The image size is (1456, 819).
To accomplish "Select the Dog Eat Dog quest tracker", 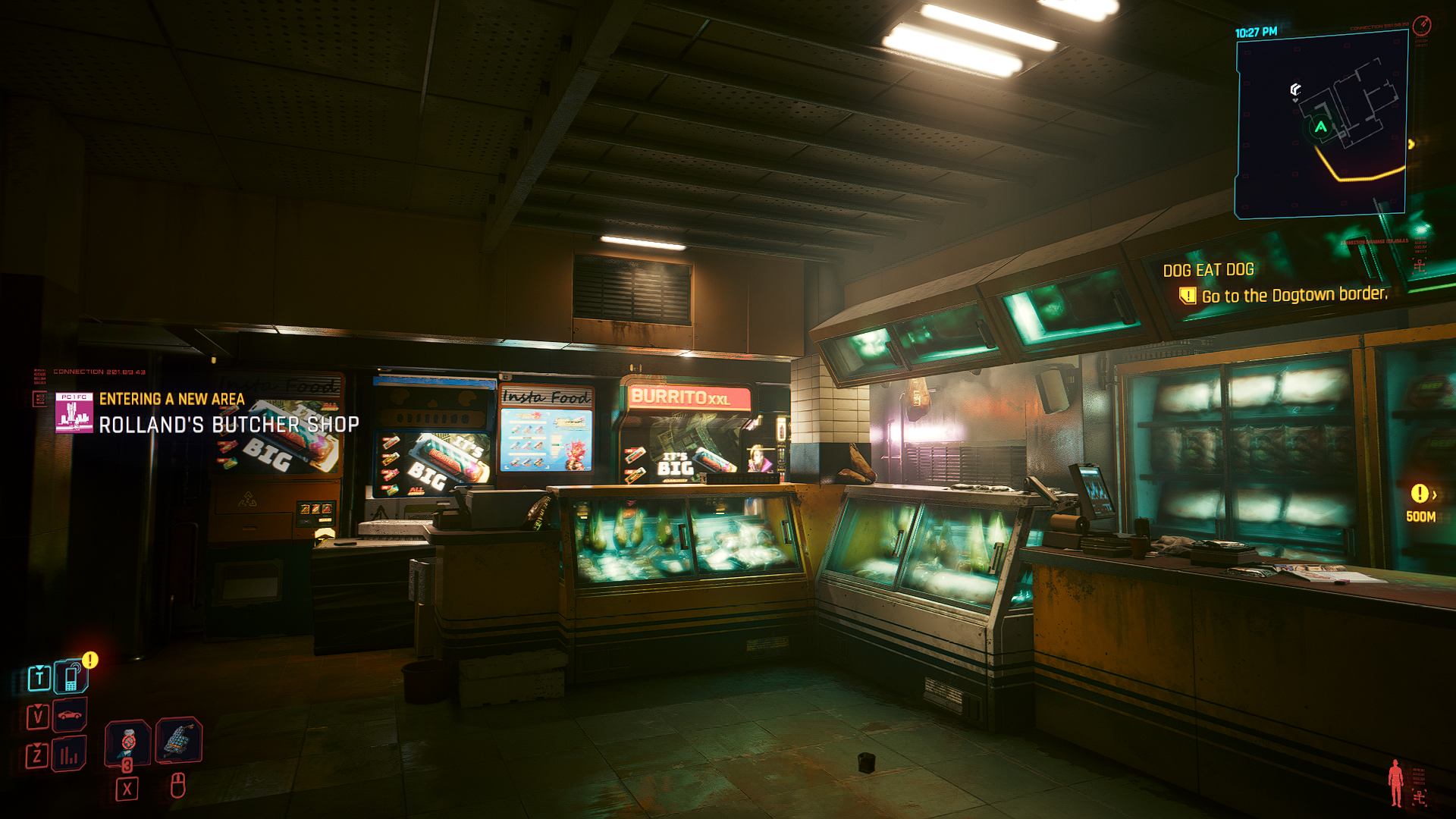I will pos(1208,270).
